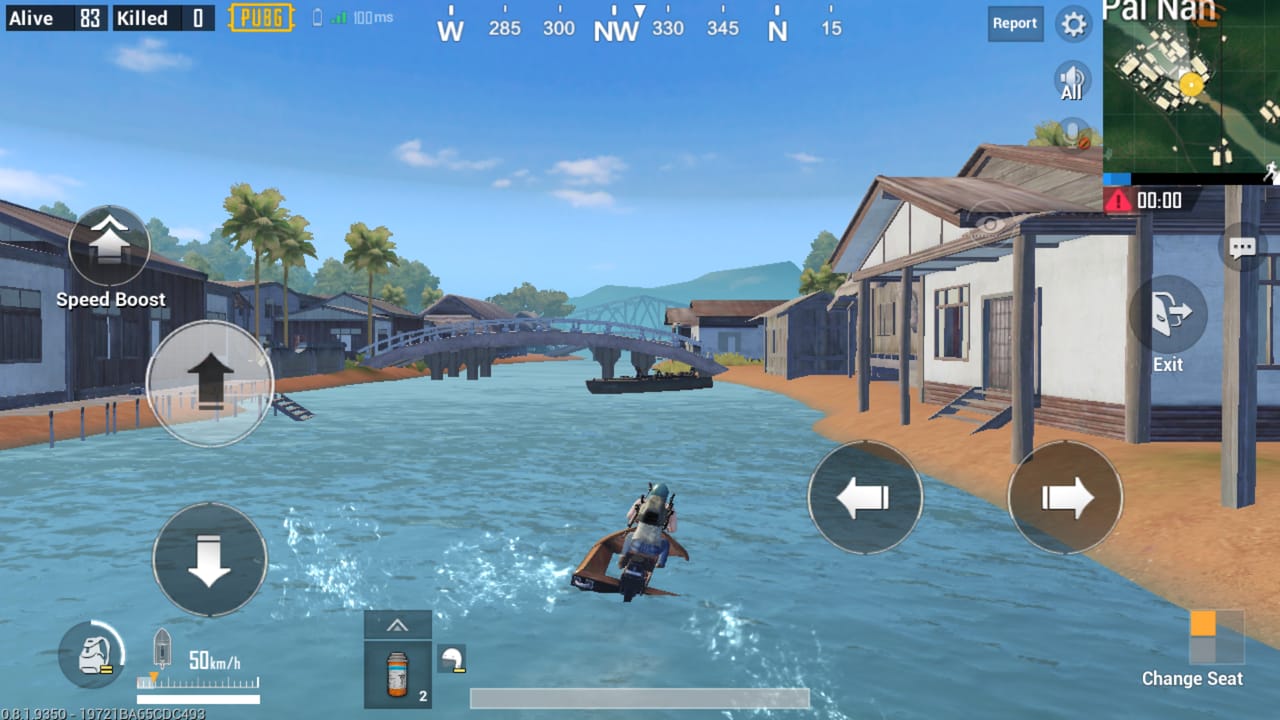The image size is (1280, 720).
Task: Tap the grenade slot in the corner
Action: click(91, 657)
